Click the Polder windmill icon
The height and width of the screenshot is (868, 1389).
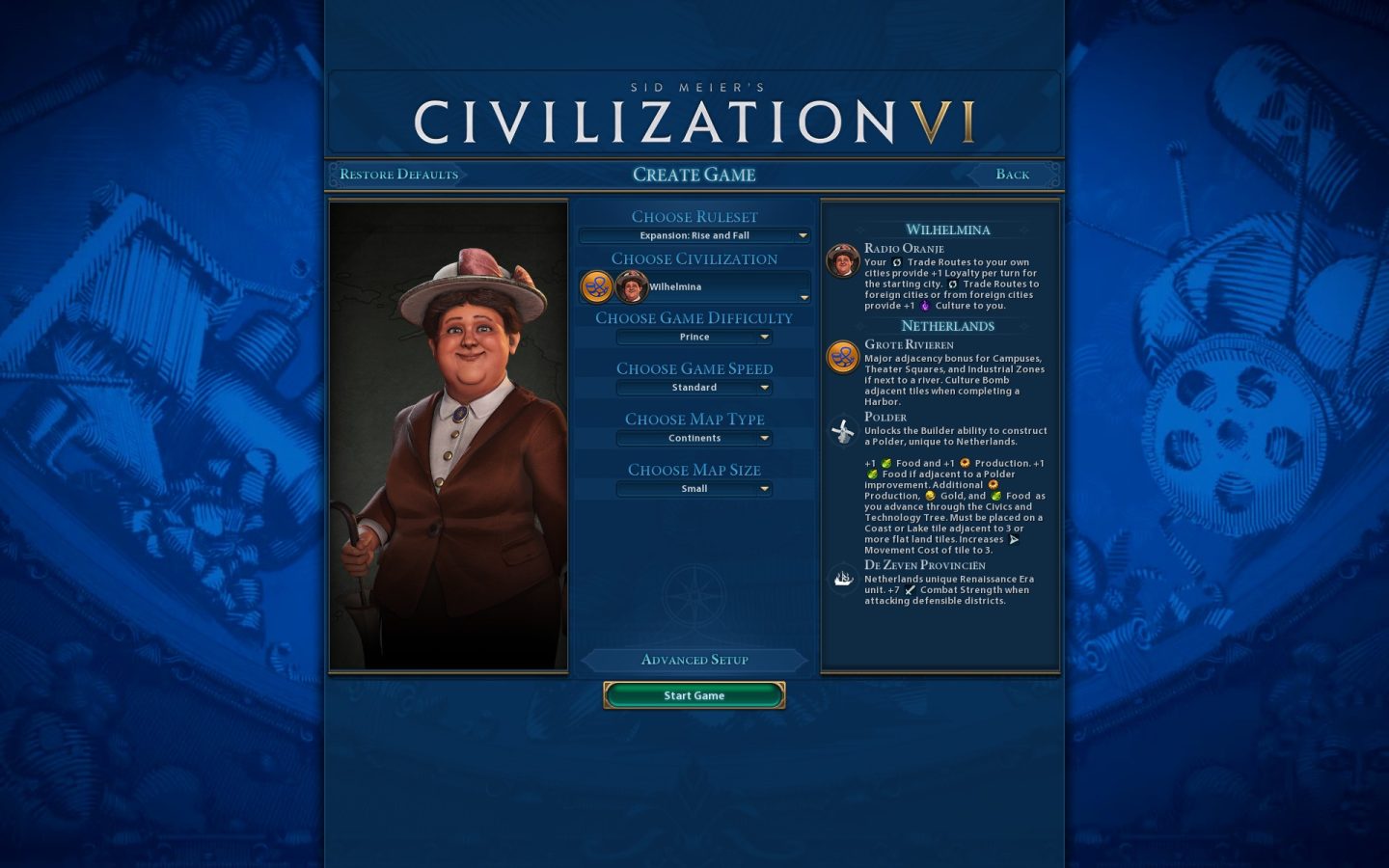pyautogui.click(x=842, y=432)
